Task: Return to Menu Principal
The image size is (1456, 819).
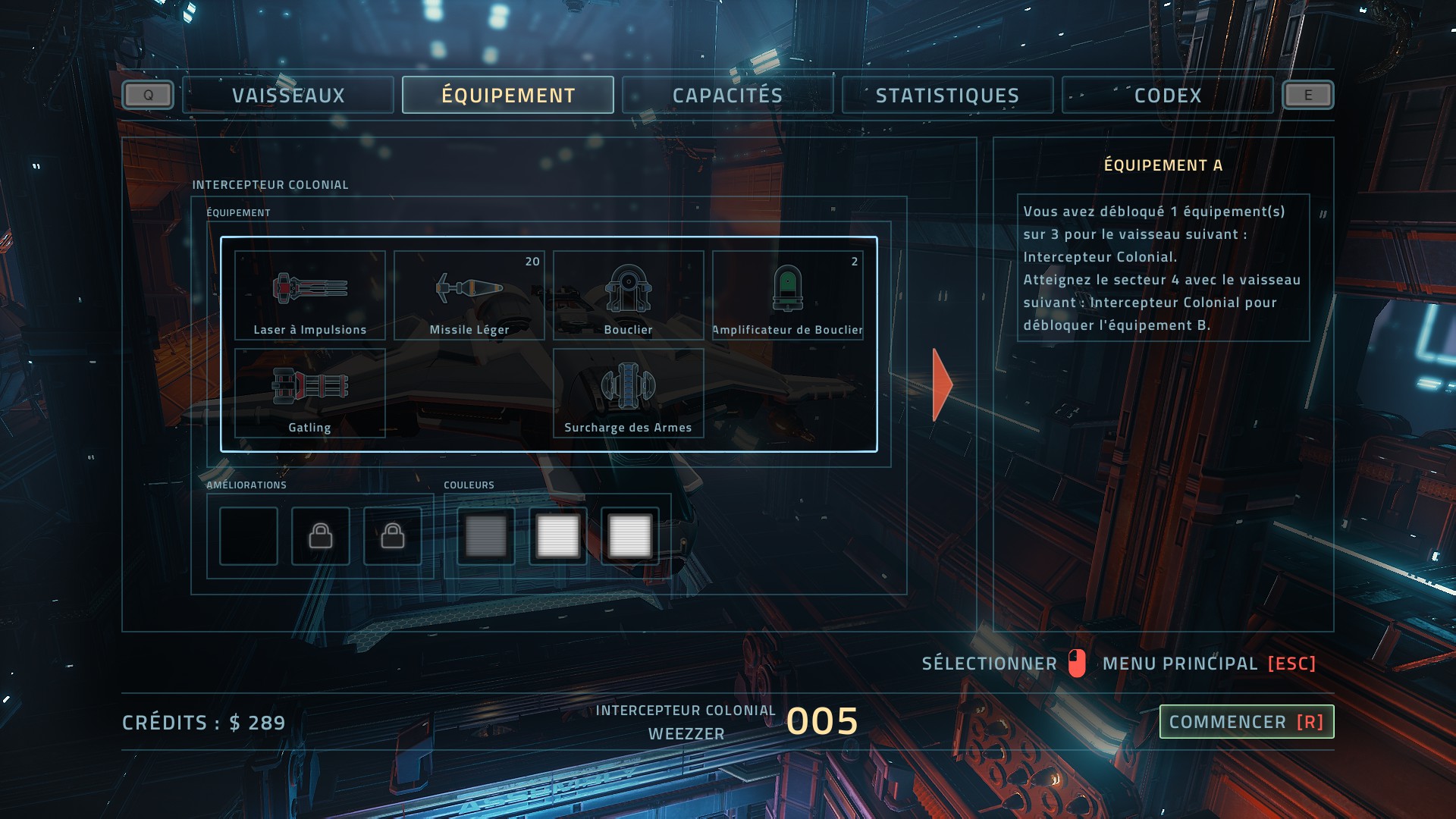Action: [x=1209, y=664]
